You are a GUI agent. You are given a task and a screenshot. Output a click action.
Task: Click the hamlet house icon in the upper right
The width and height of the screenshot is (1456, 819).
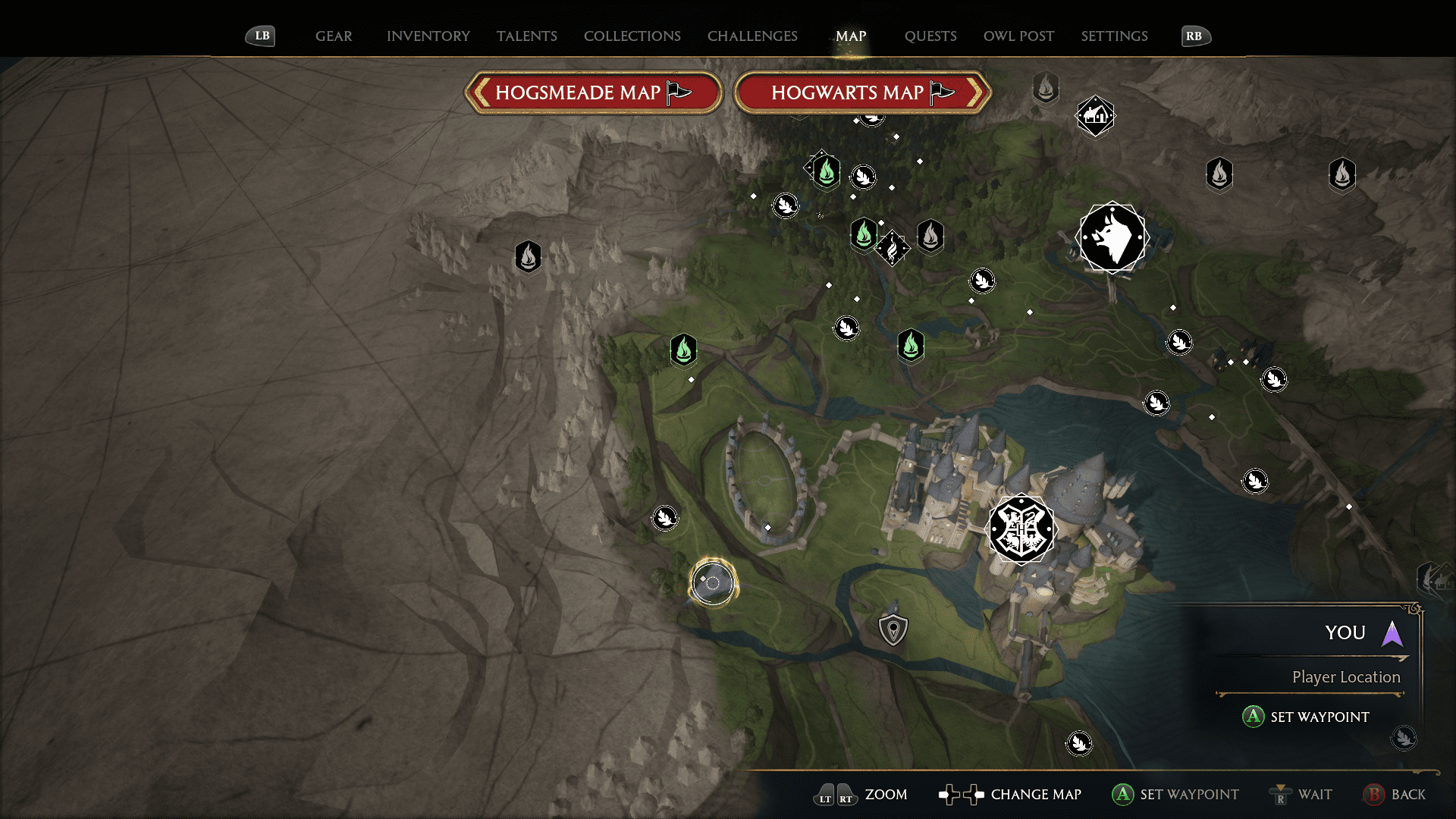click(1094, 117)
